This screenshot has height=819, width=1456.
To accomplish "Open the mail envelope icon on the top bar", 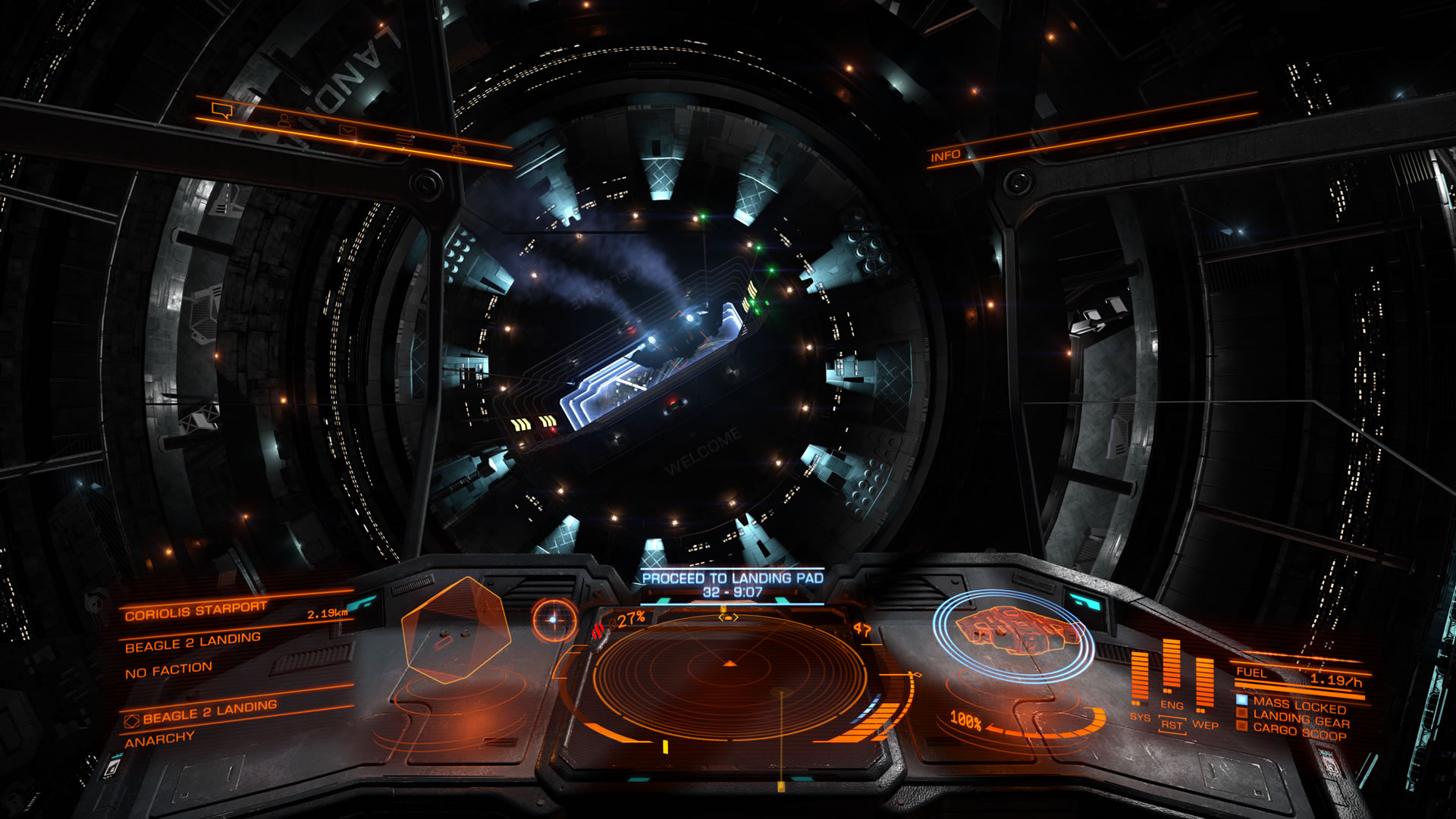I will tap(348, 130).
